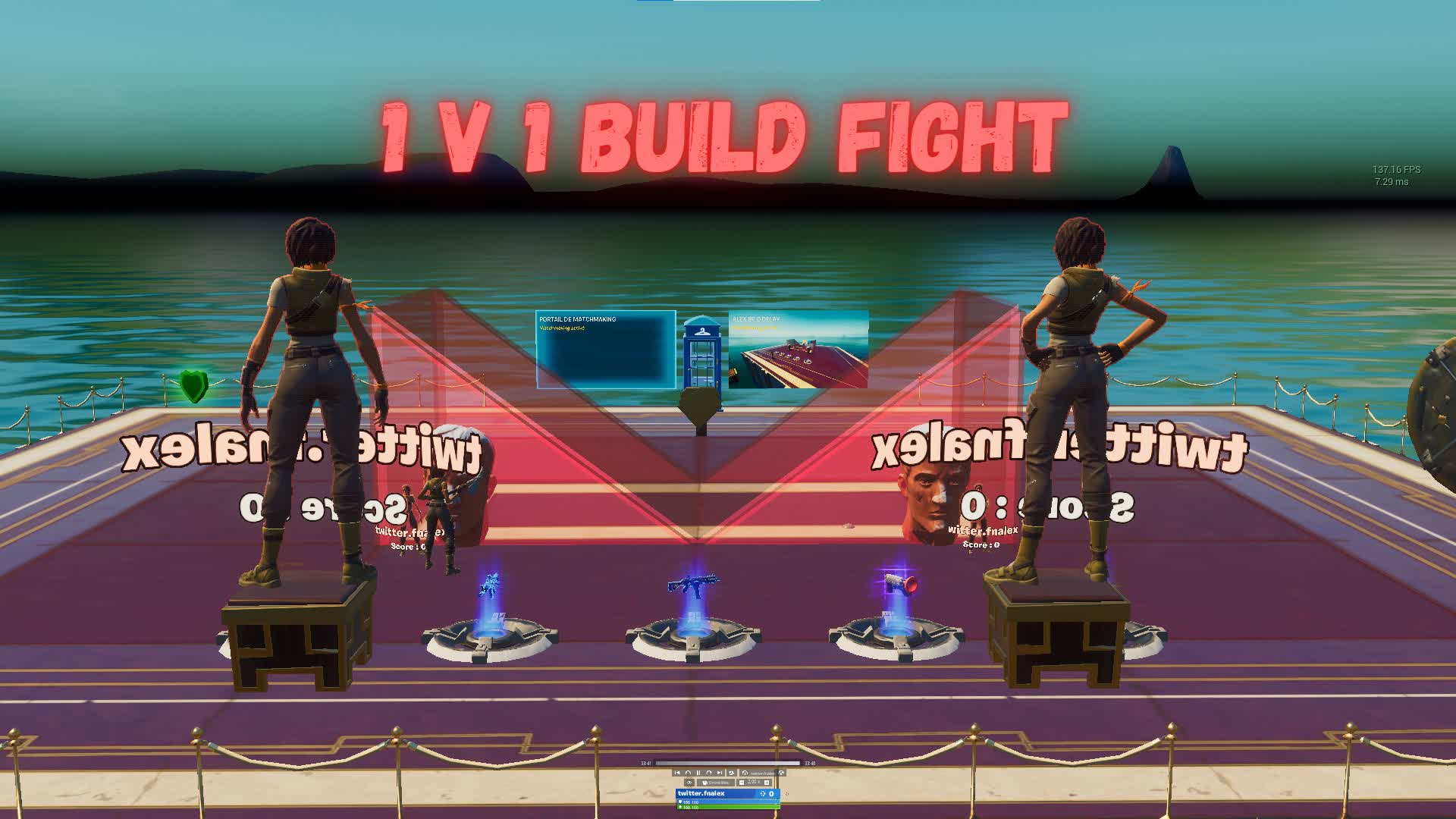Toggle HUD visibility with the crossed-eye button
1456x819 pixels.
tap(689, 782)
